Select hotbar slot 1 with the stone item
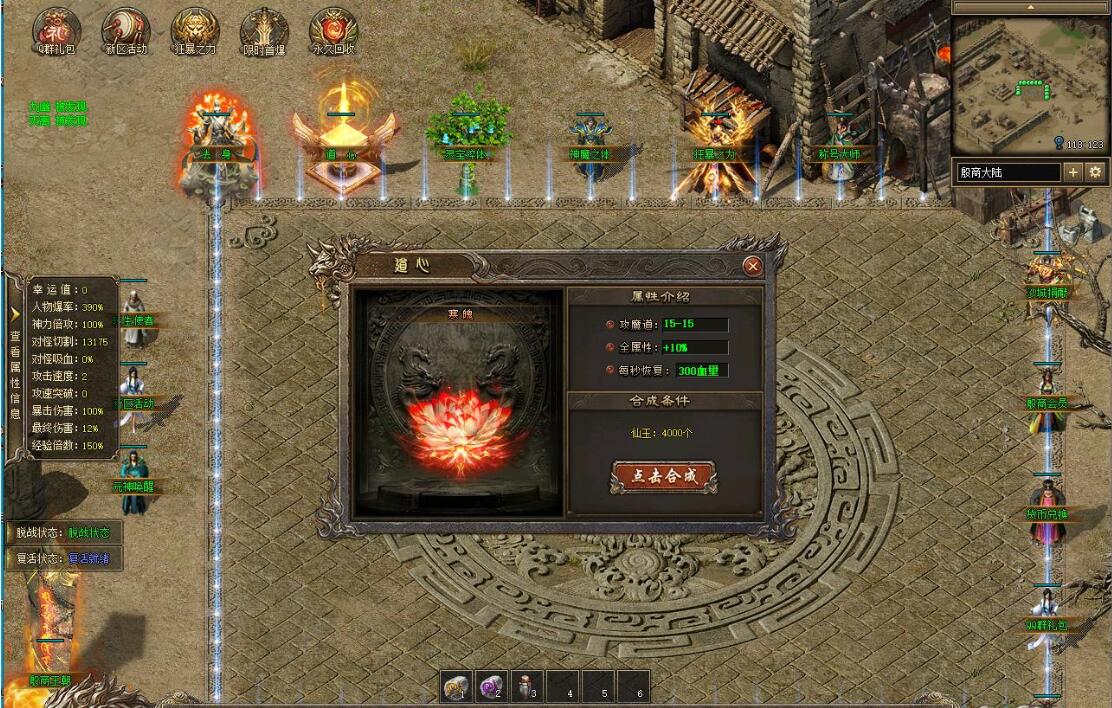 click(x=458, y=686)
